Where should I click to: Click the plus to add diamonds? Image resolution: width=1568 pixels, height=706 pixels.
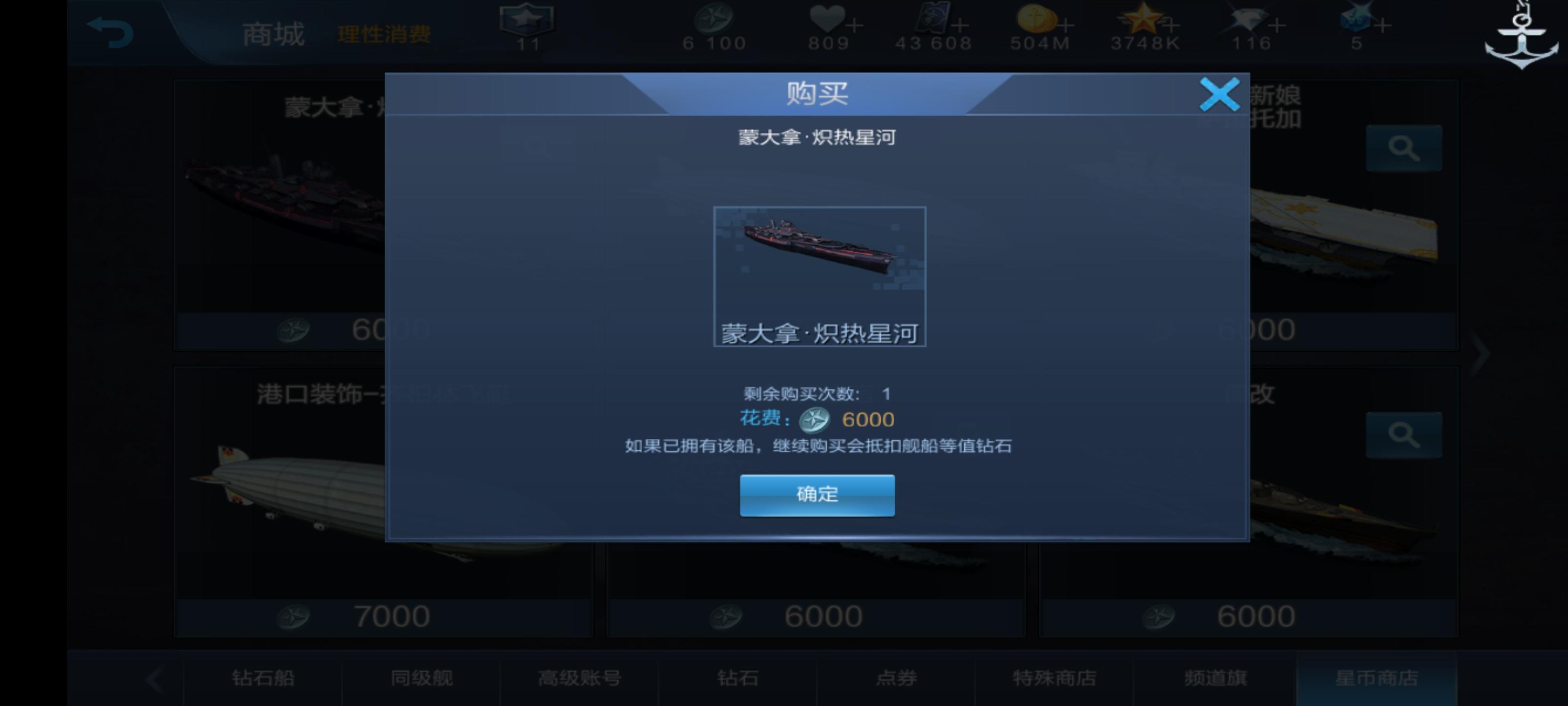coord(1277,25)
